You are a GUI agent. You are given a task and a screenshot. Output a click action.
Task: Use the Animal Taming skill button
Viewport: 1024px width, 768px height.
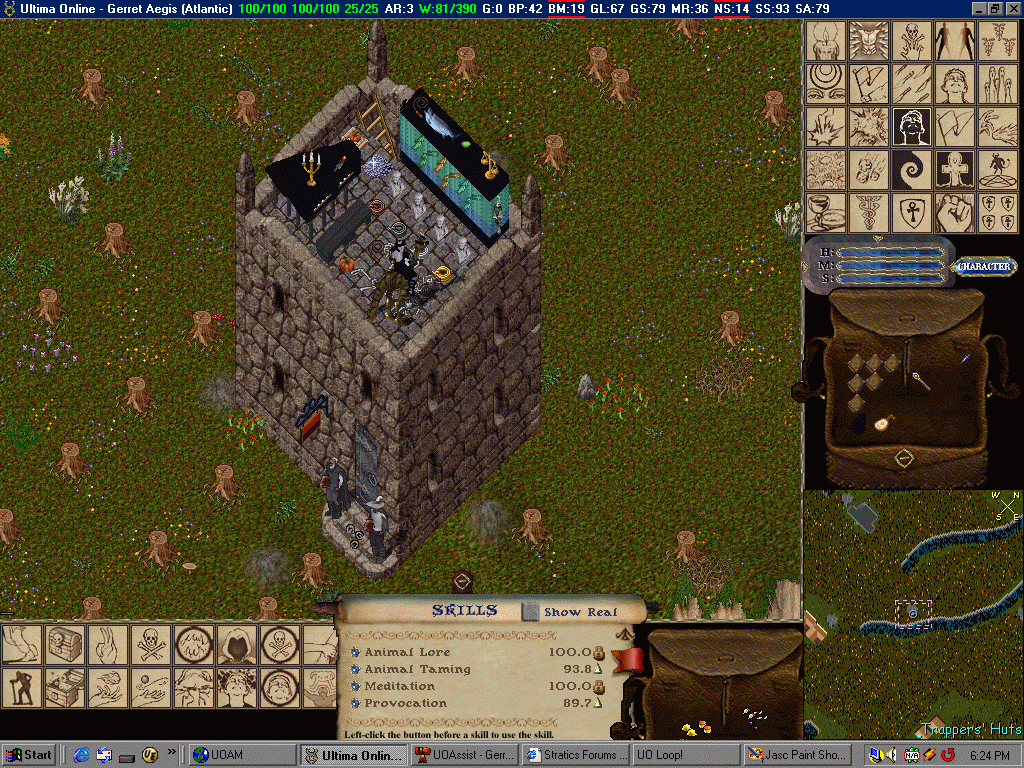click(355, 669)
